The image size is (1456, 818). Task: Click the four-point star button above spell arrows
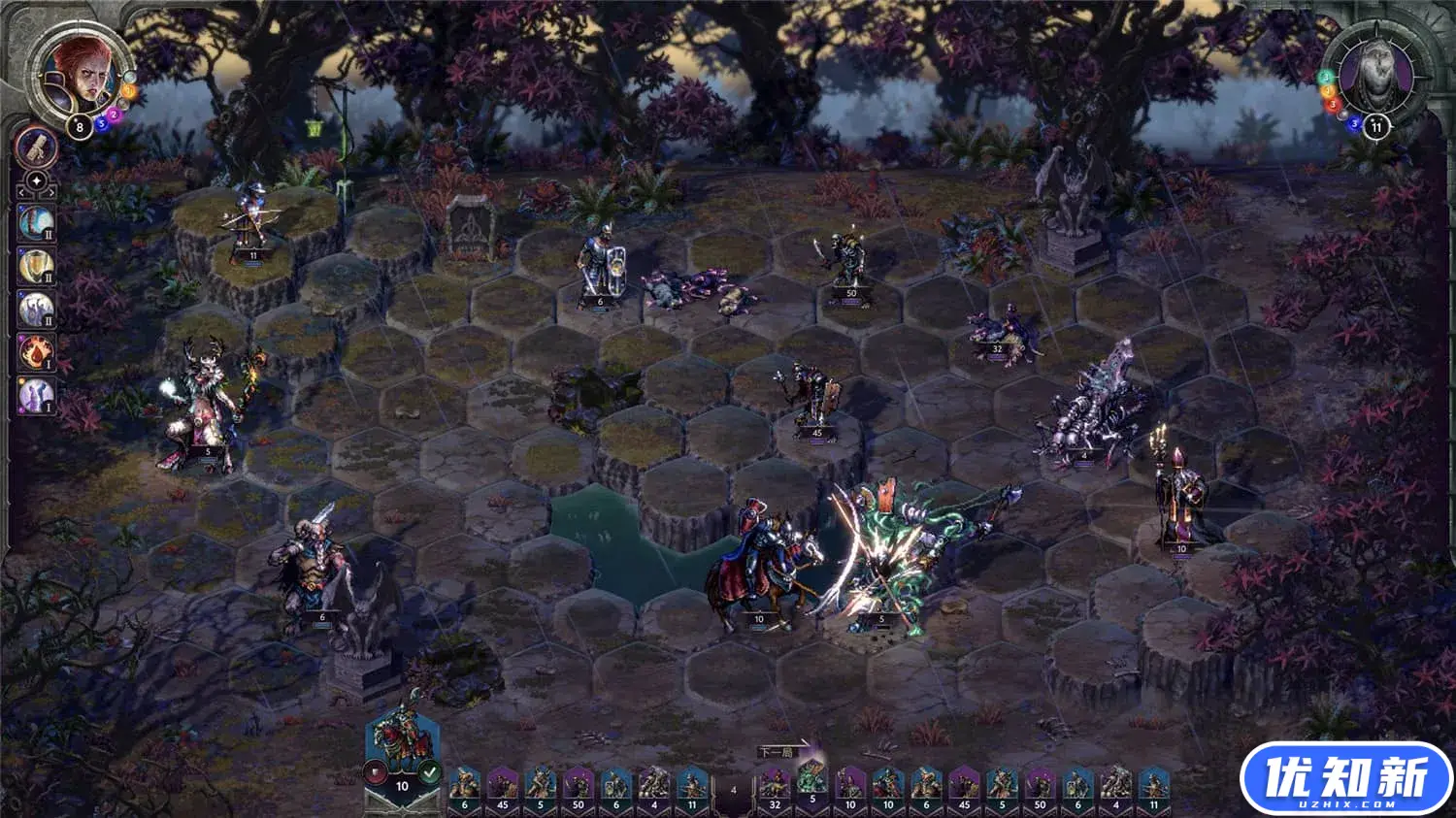(37, 181)
